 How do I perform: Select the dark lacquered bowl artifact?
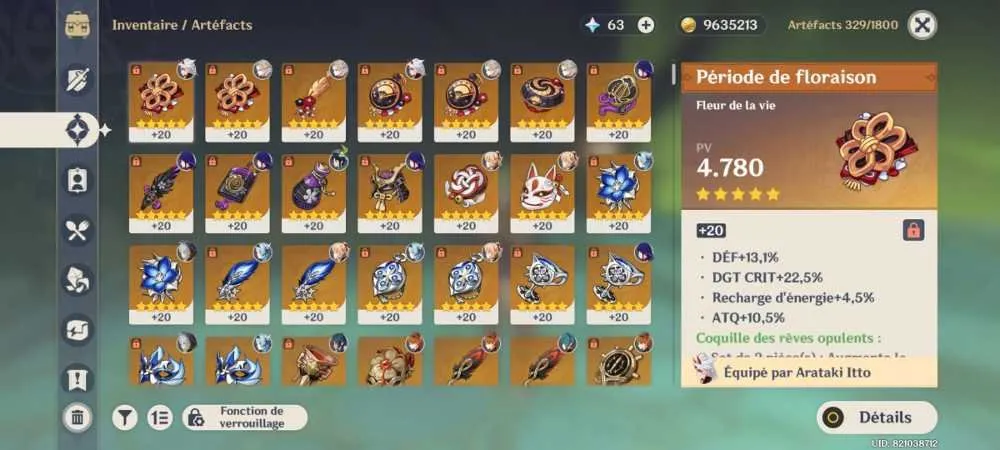pos(543,98)
